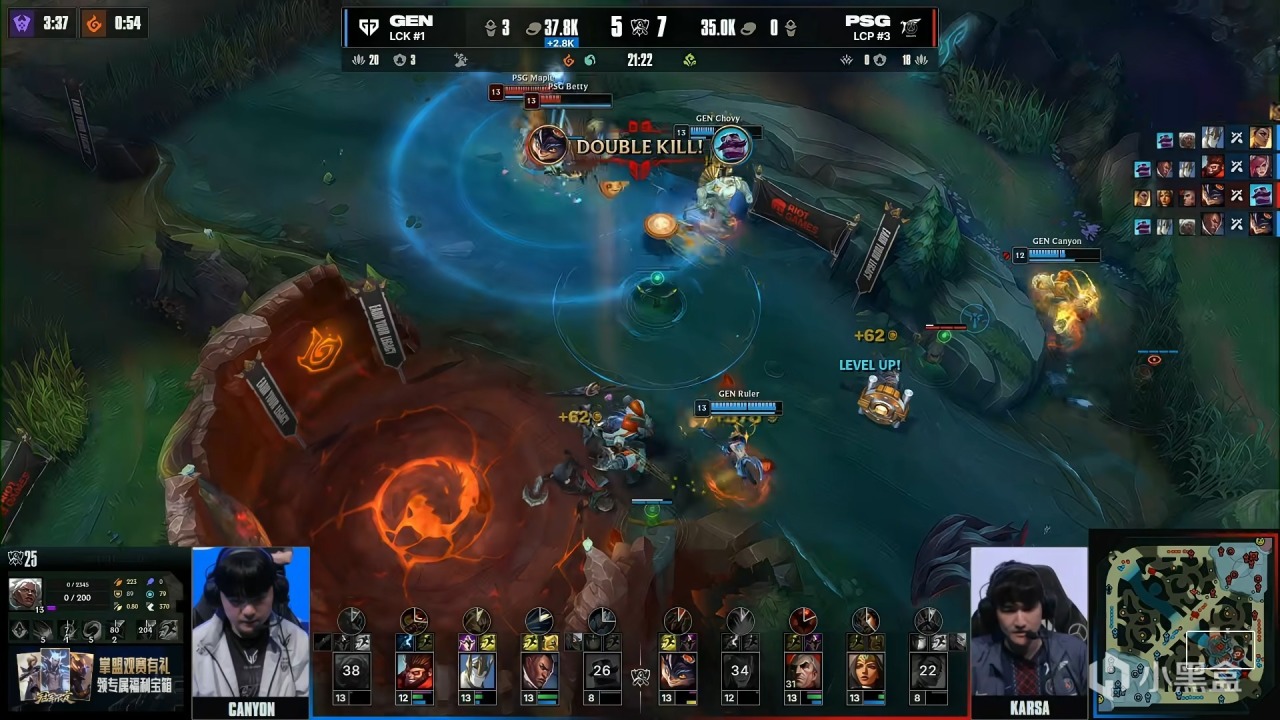
Task: Click the minimap in the corner
Action: coord(1184,625)
